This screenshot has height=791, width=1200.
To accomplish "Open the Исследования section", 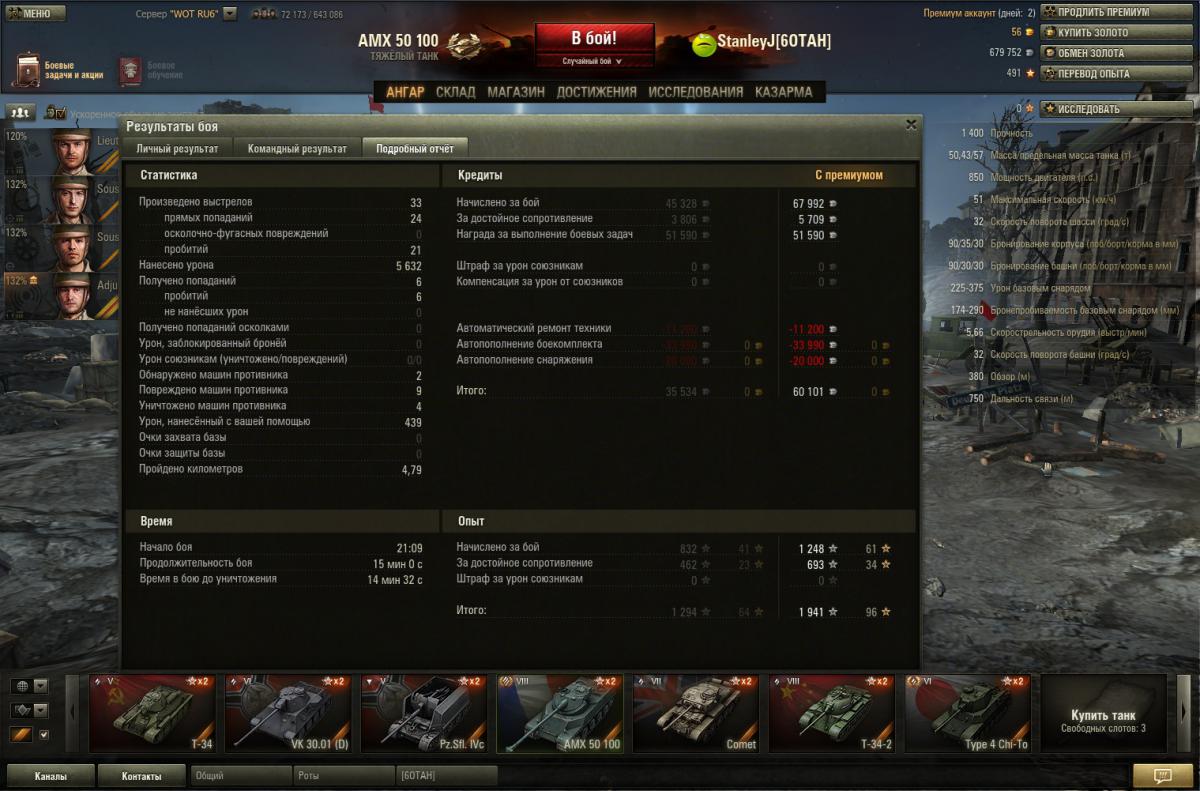I will 695,92.
